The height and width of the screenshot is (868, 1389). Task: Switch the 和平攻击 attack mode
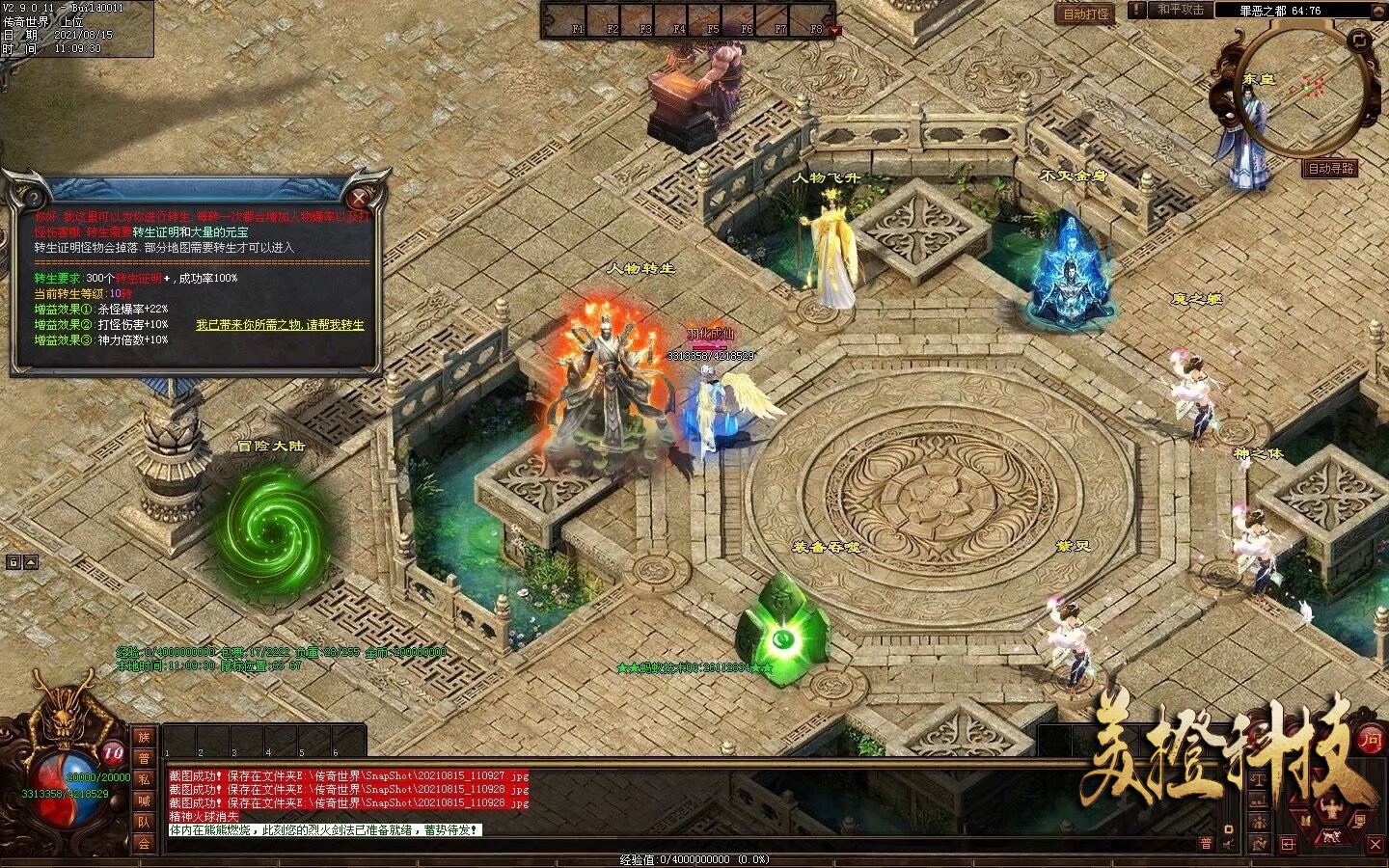click(1181, 10)
